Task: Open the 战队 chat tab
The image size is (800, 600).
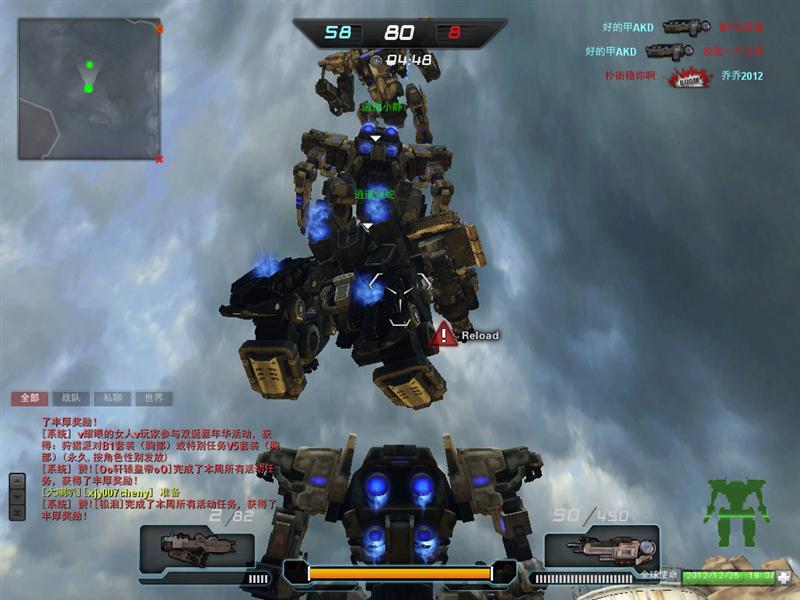Action: pos(69,398)
